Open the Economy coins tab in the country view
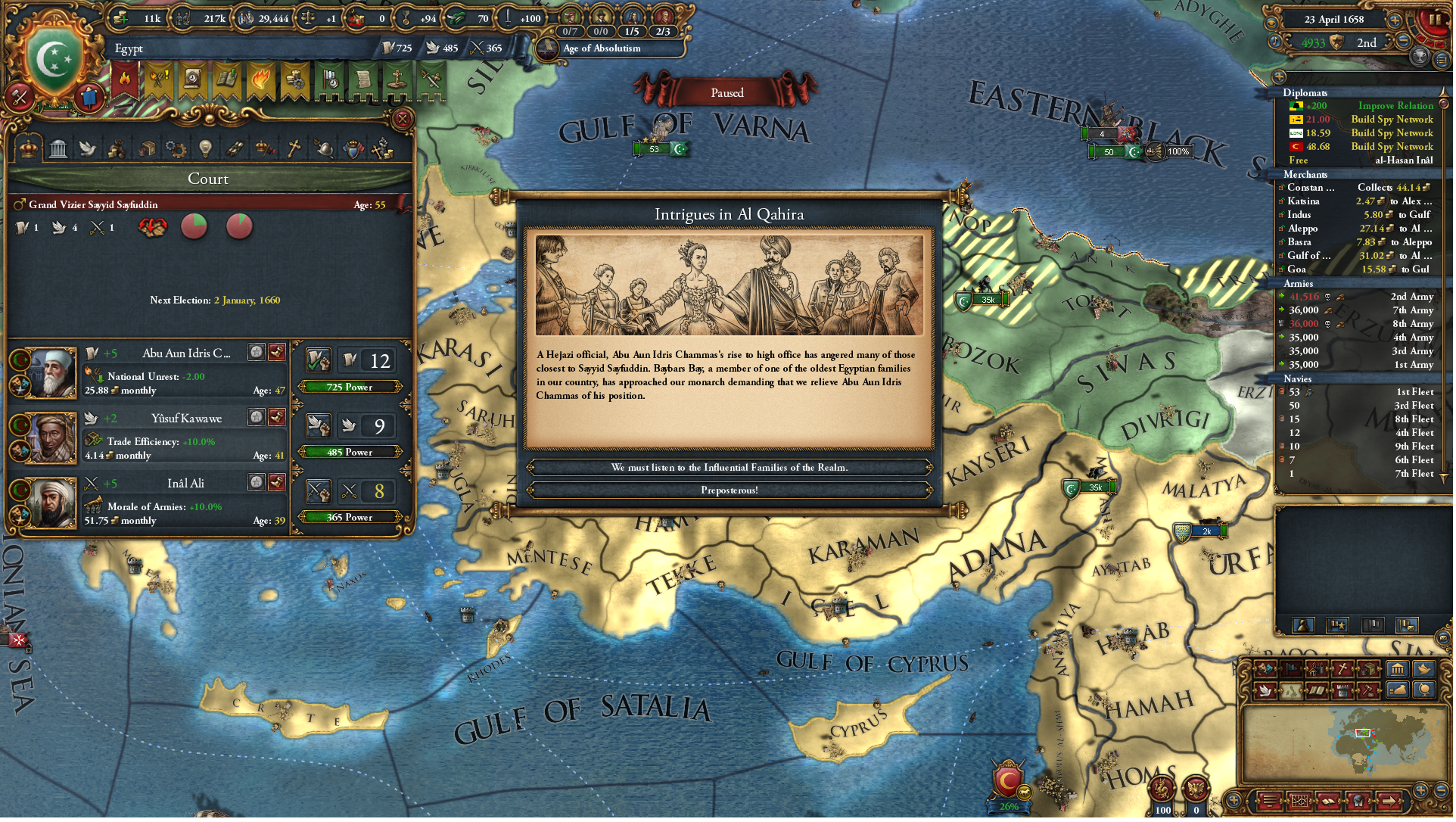Viewport: 1456px width, 822px height. coord(117,148)
